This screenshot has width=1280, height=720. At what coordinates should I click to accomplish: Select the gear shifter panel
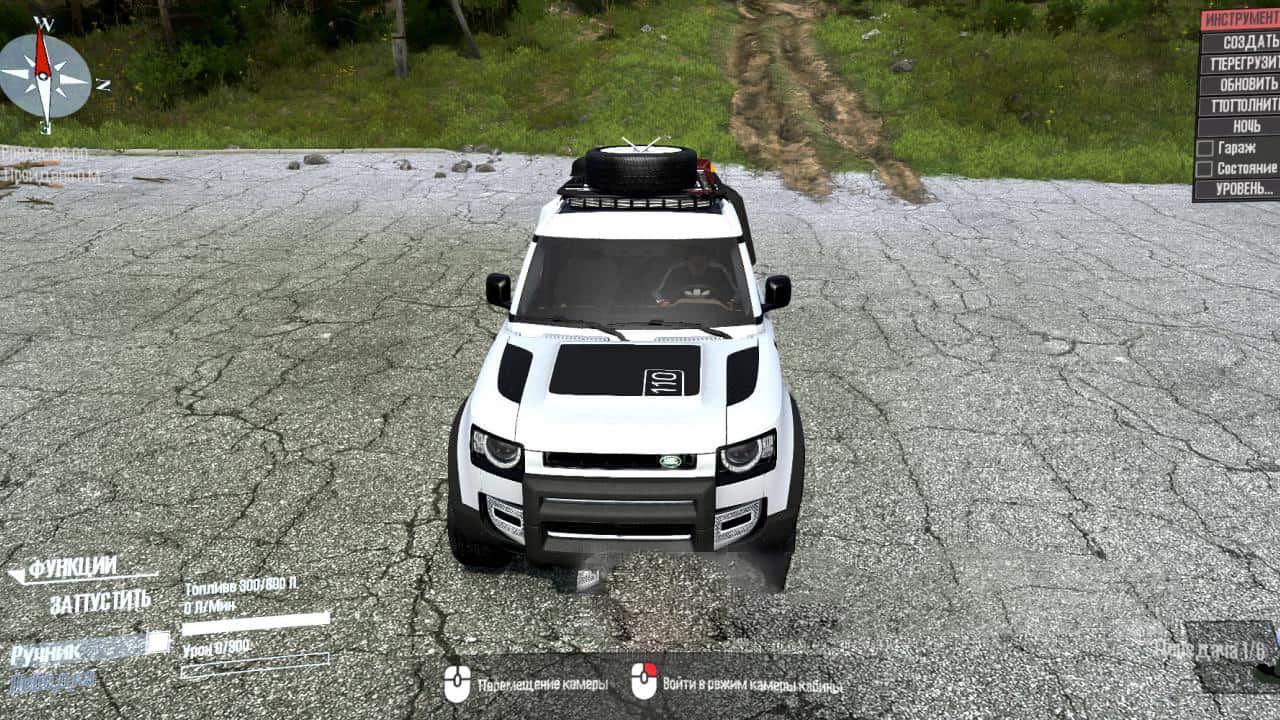coord(1232,656)
